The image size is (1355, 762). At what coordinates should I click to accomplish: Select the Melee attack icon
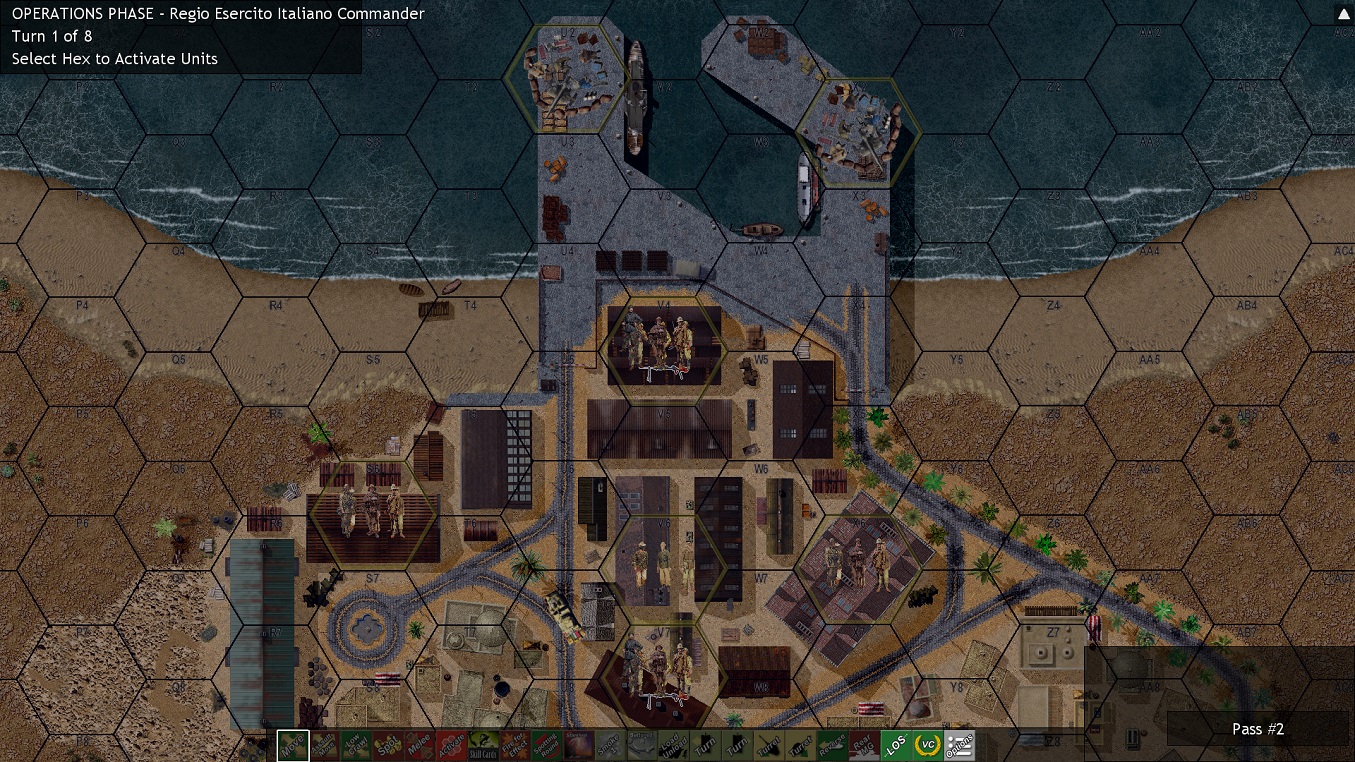click(x=422, y=745)
